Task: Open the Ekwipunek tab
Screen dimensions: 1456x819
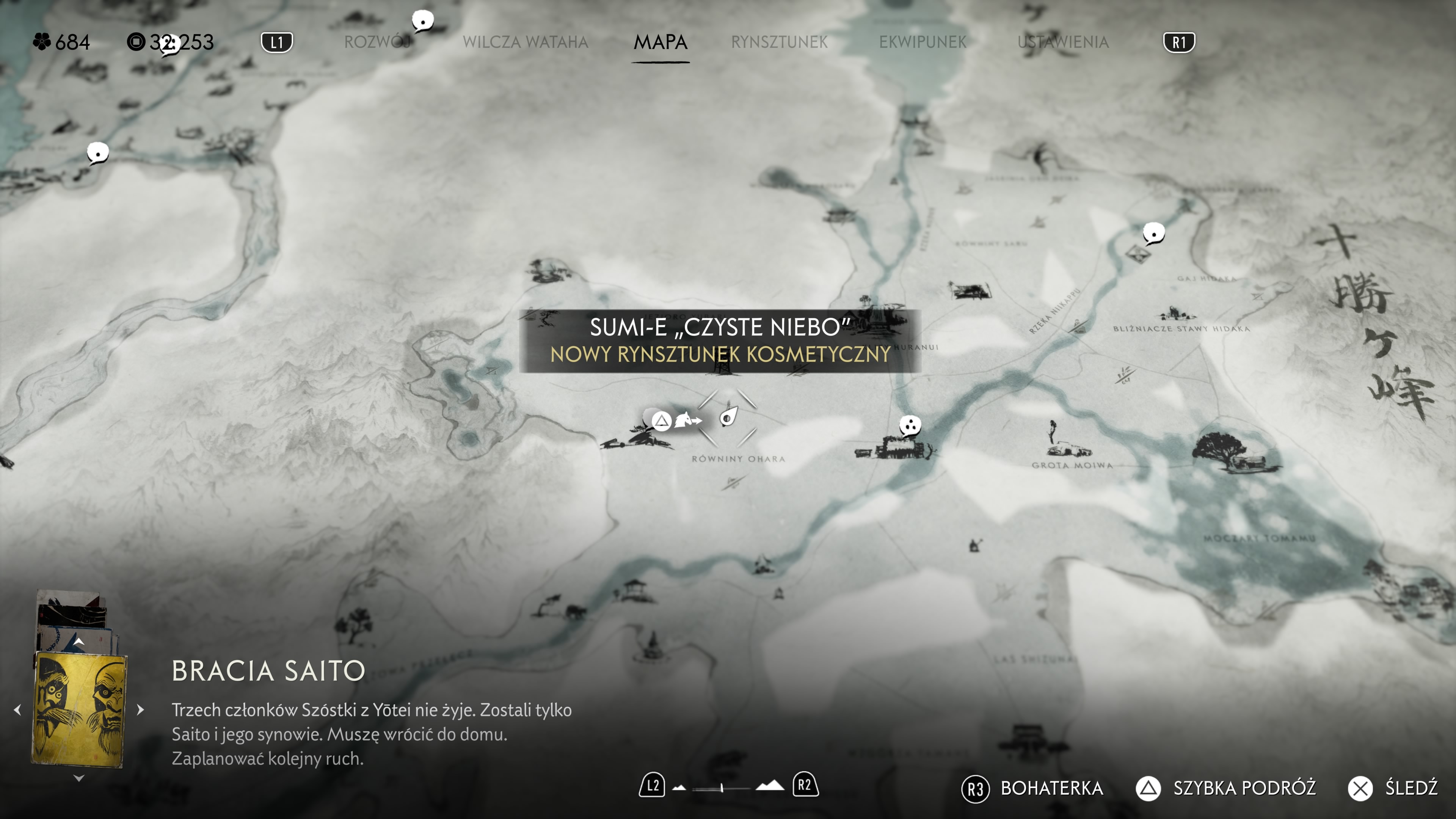Action: tap(923, 42)
